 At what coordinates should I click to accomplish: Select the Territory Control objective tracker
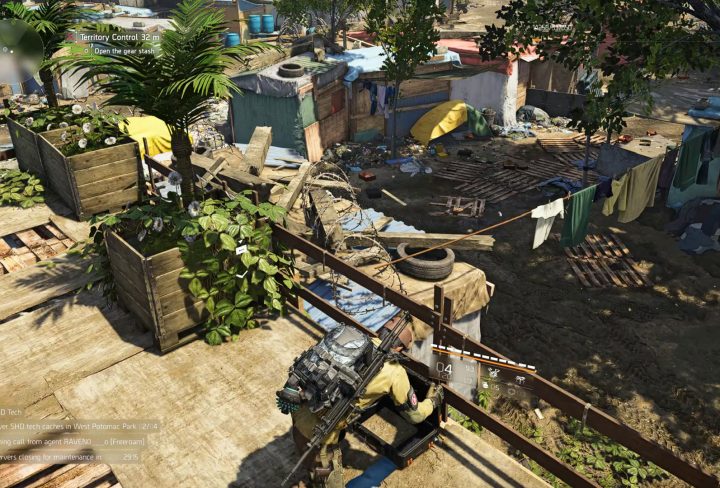(116, 37)
